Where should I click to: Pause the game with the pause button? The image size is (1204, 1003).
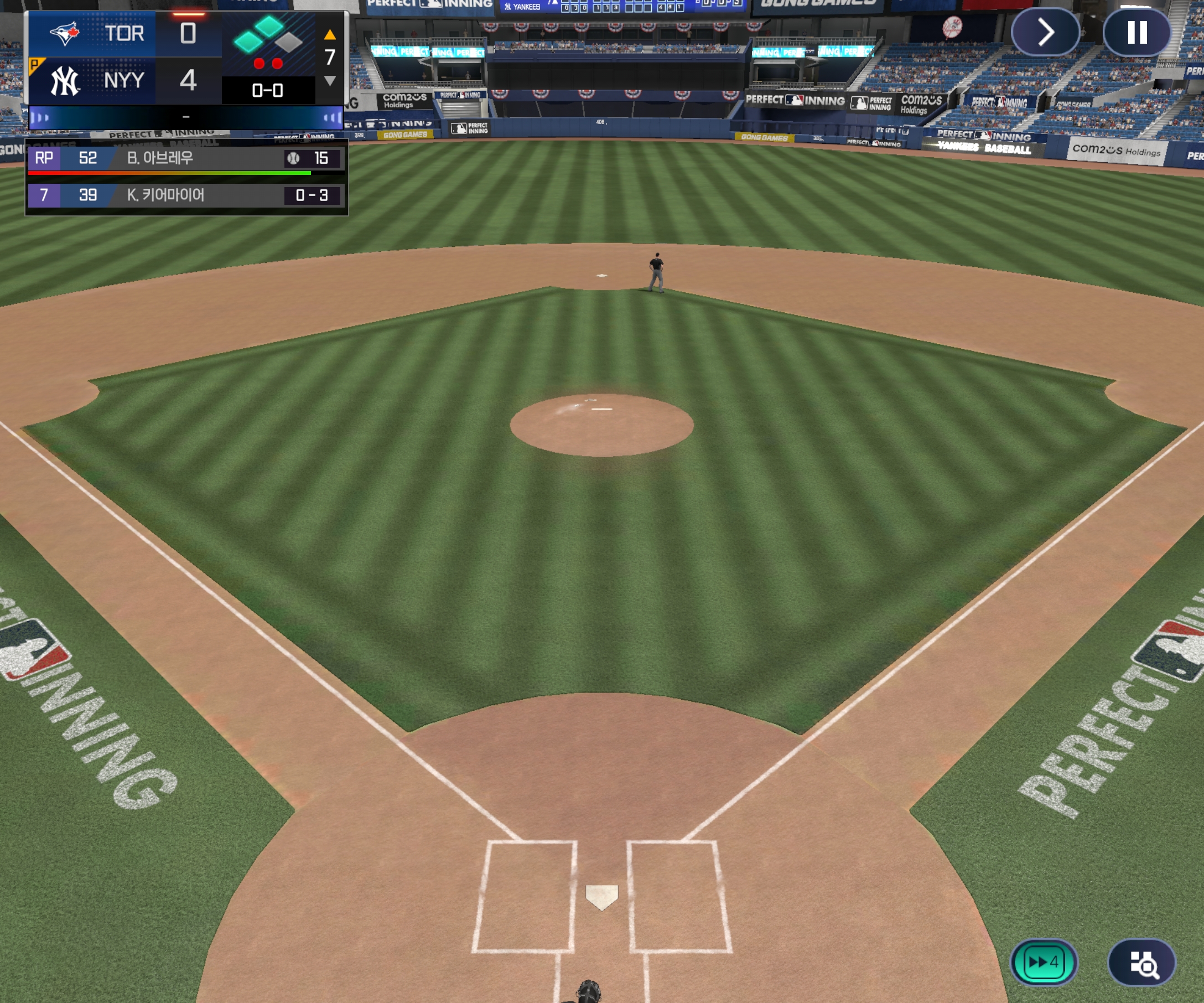tap(1136, 32)
